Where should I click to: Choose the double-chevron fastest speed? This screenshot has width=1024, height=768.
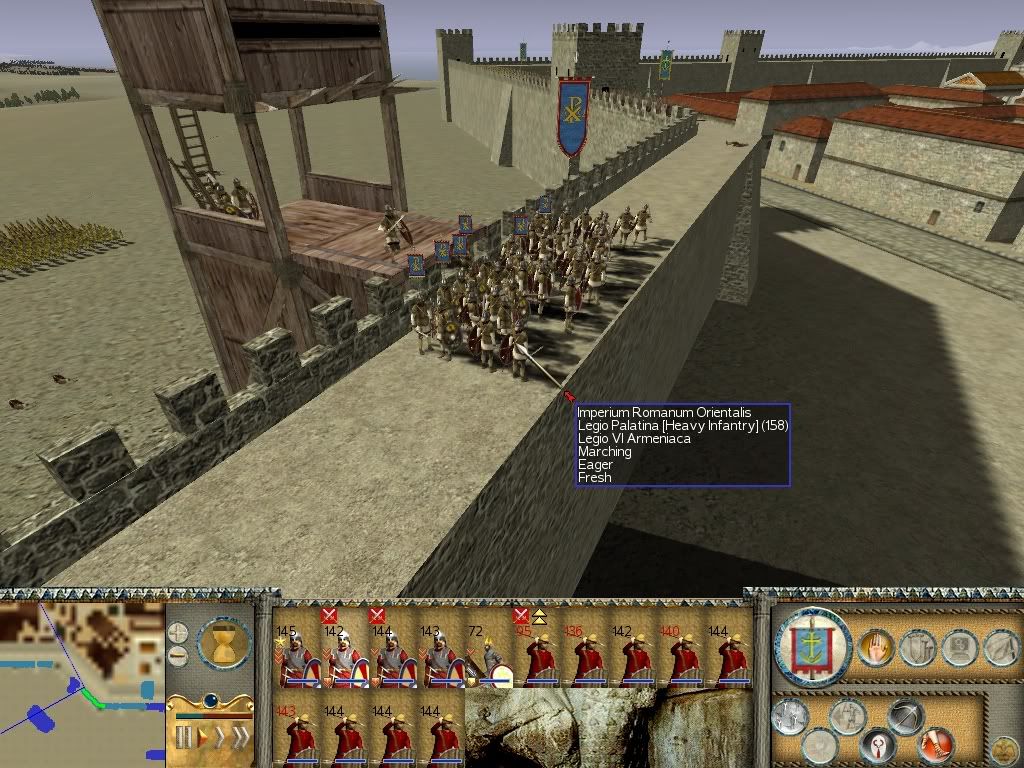click(240, 738)
